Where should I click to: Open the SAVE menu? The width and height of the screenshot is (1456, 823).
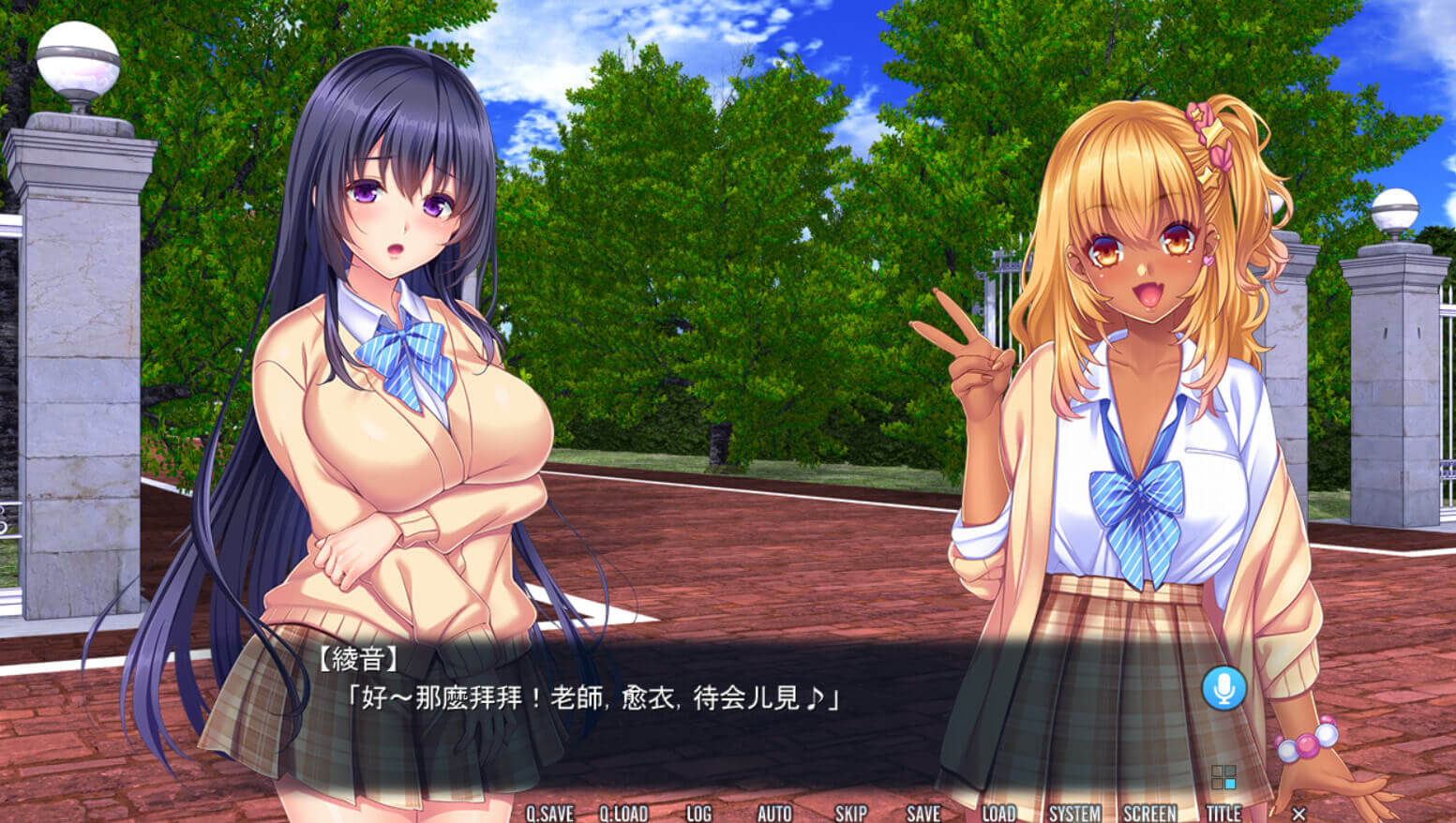pyautogui.click(x=923, y=813)
